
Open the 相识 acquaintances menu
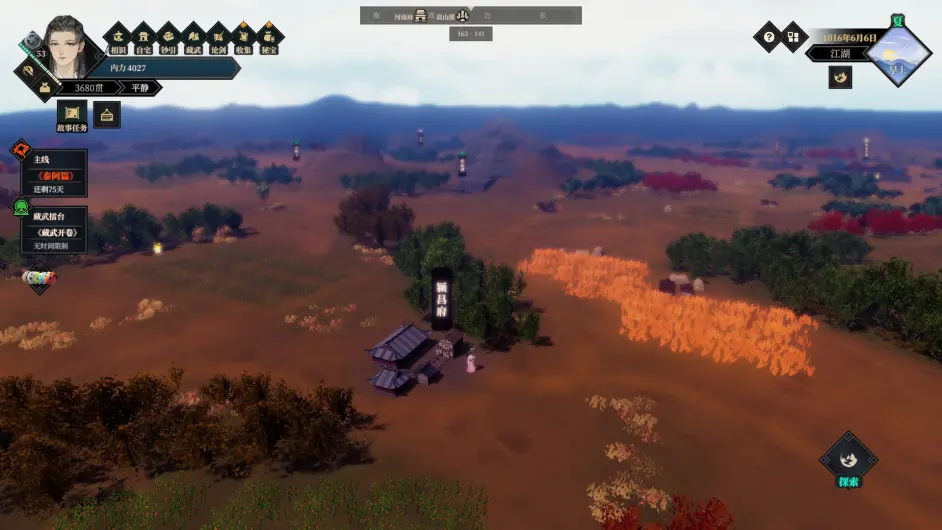tap(118, 38)
